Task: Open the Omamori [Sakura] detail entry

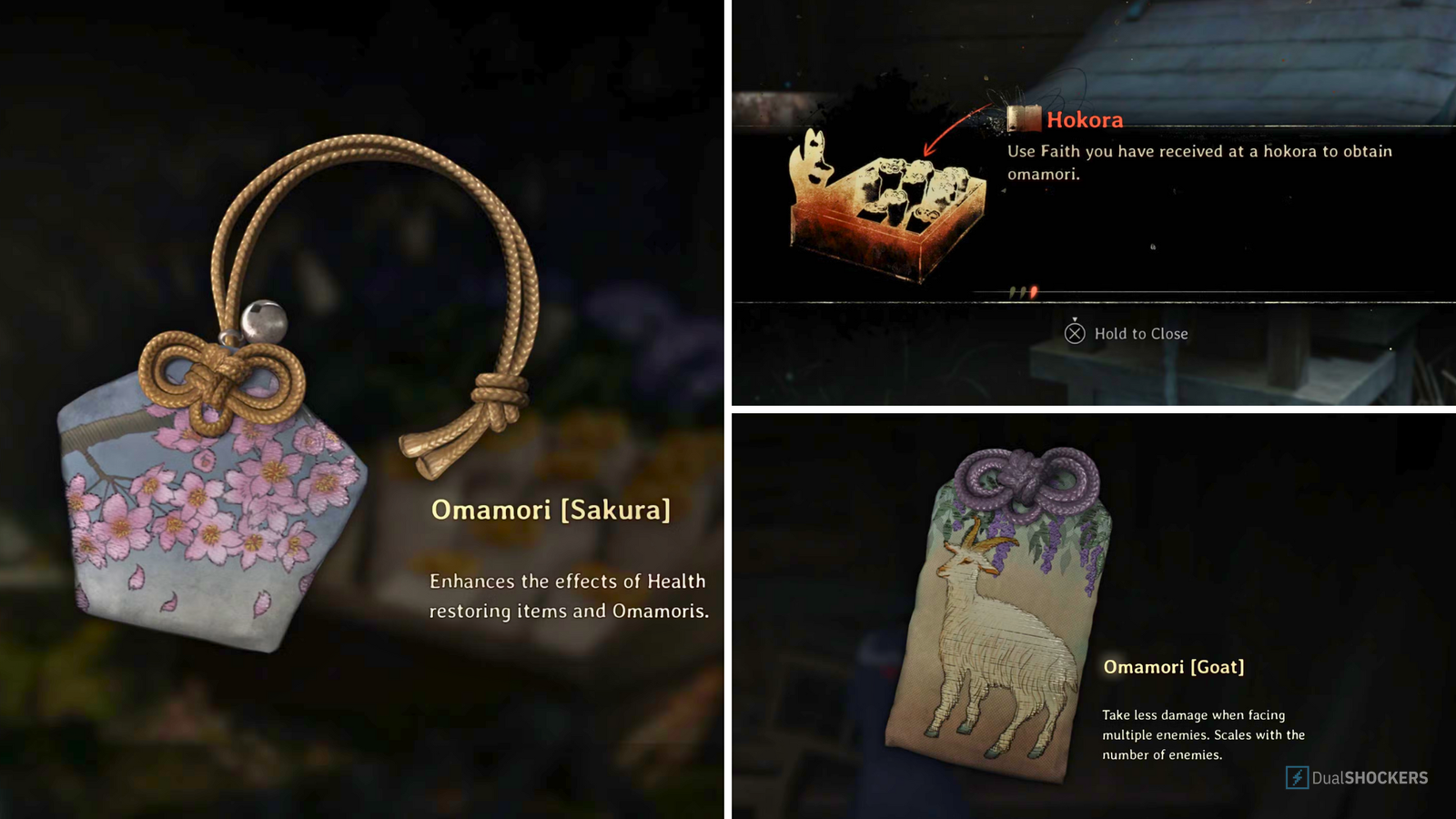Action: [551, 511]
